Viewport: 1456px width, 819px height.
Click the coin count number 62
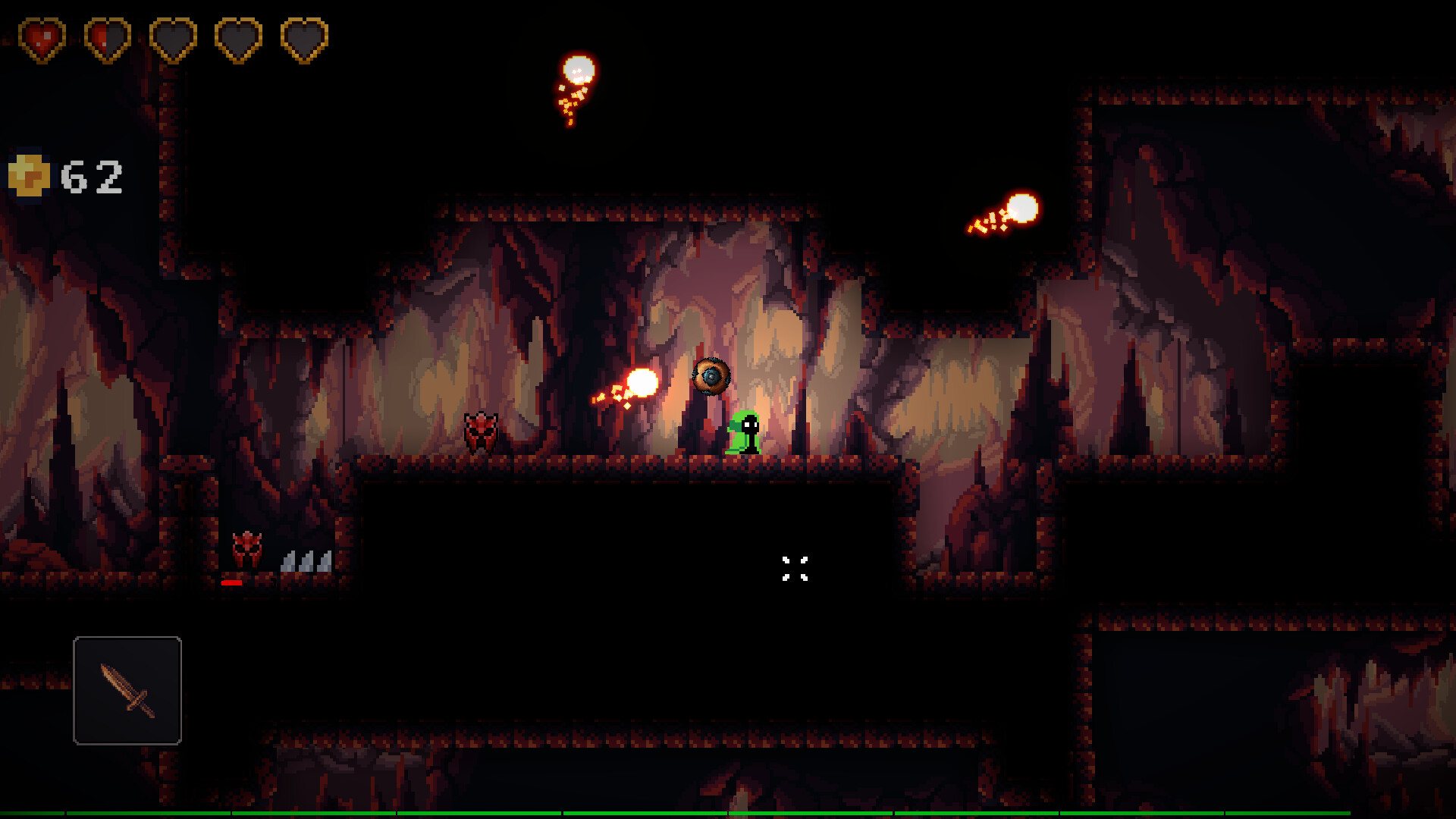93,175
